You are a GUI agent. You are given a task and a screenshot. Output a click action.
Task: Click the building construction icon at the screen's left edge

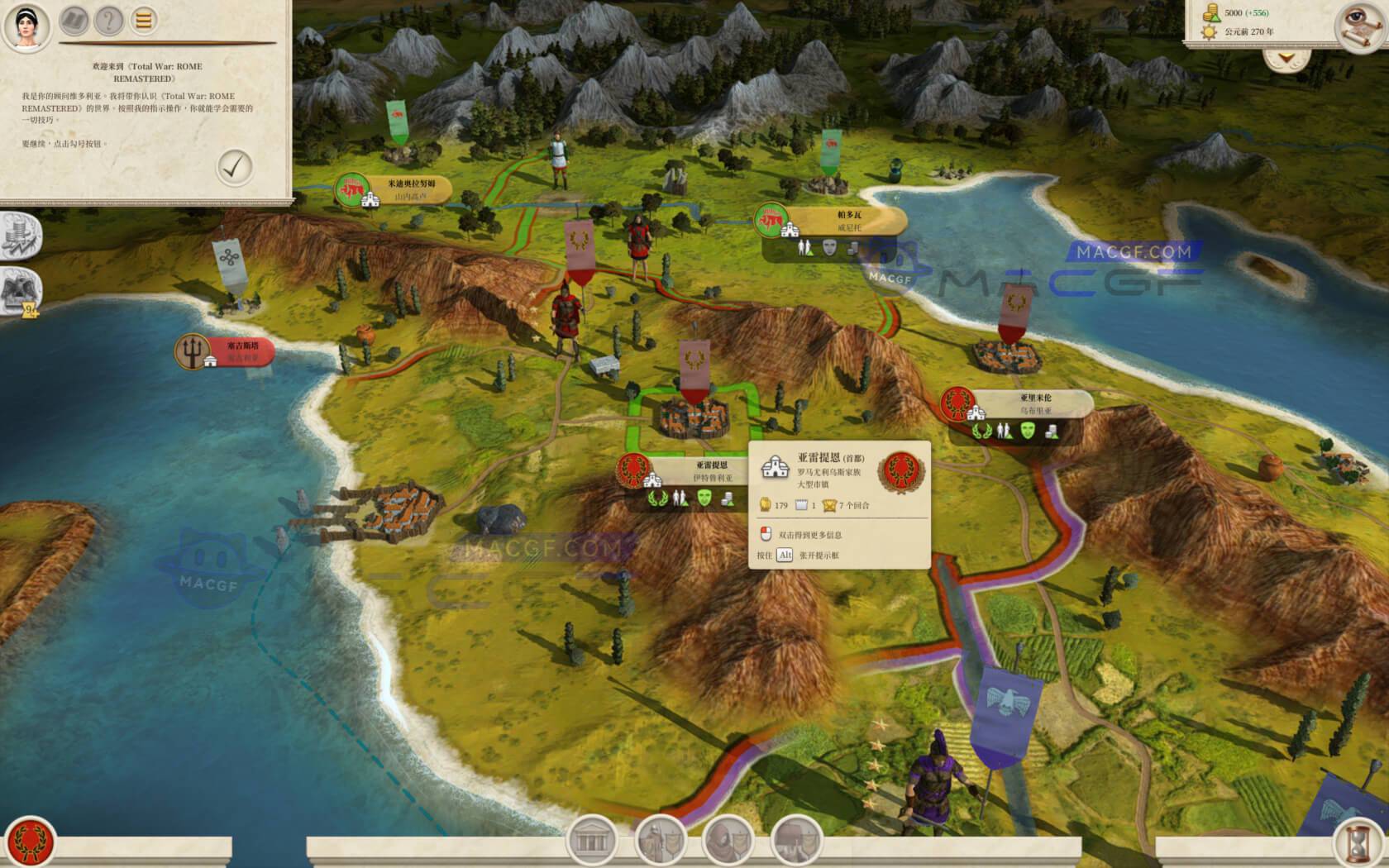(18, 234)
